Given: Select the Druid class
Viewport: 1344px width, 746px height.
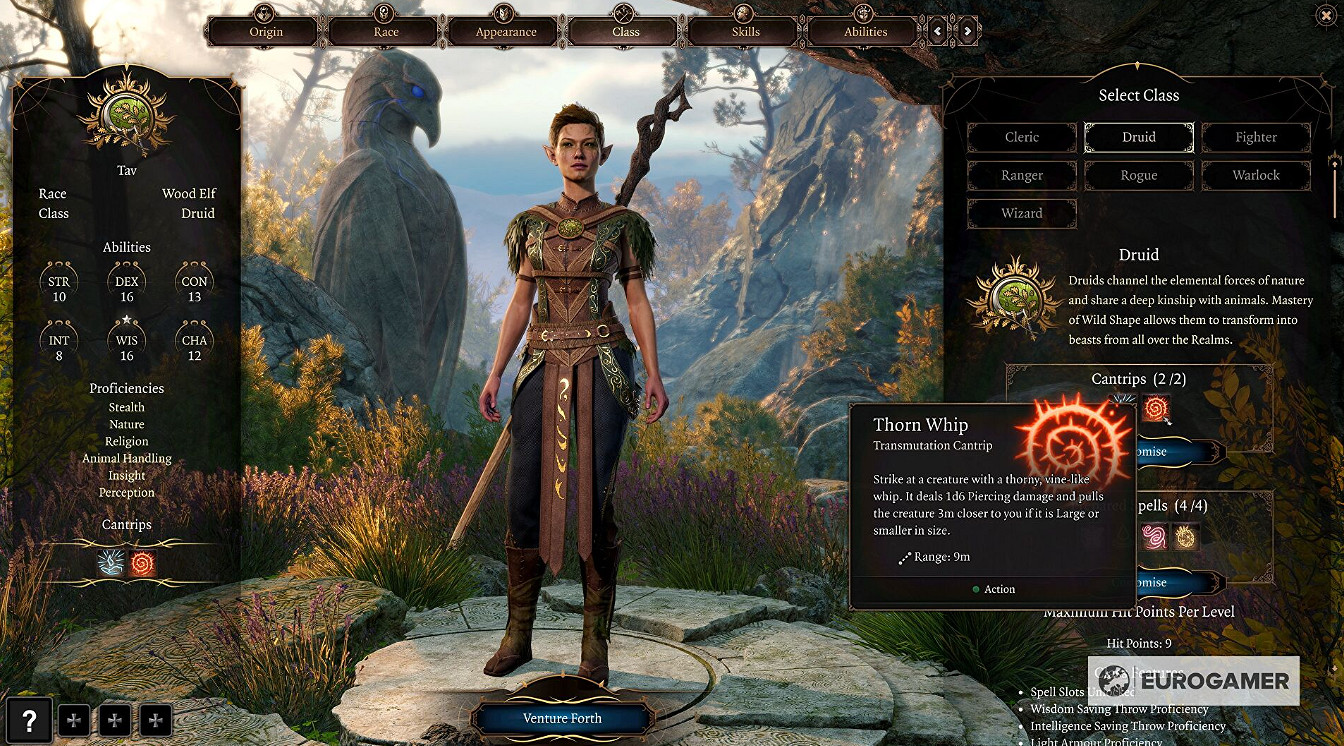Looking at the screenshot, I should coord(1139,137).
